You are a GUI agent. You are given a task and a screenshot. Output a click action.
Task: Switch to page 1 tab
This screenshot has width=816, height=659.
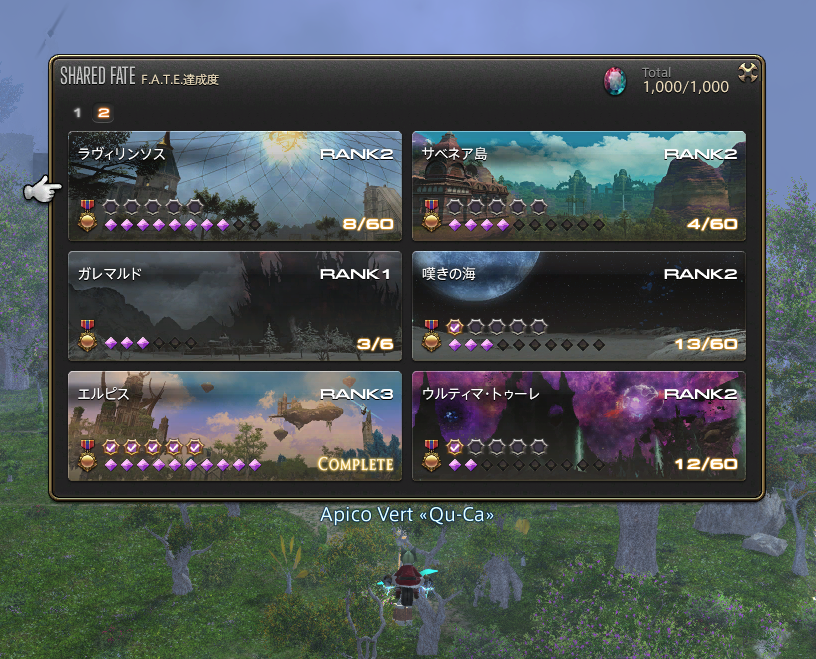tap(78, 113)
